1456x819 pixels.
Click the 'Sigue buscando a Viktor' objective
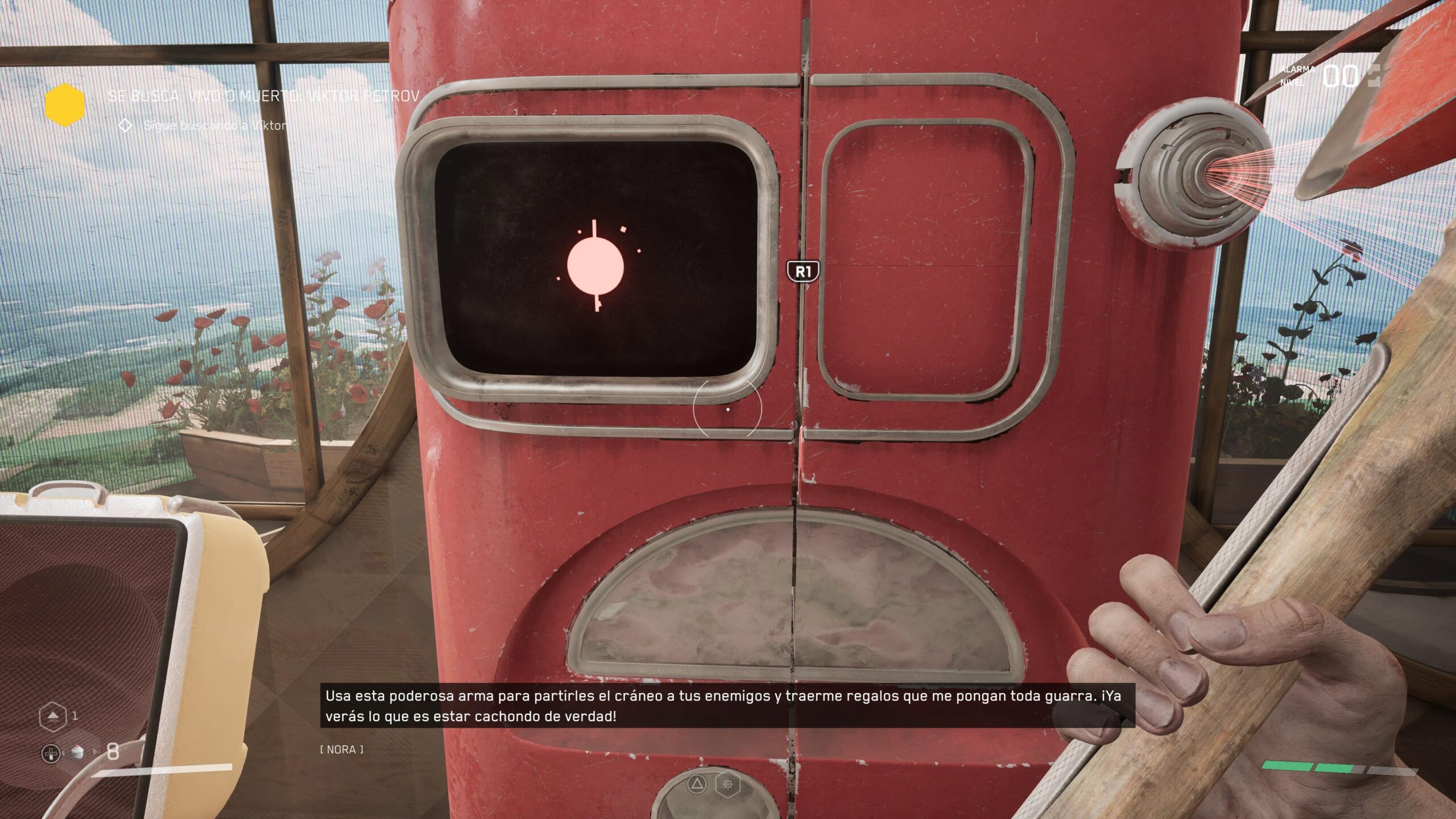(215, 126)
